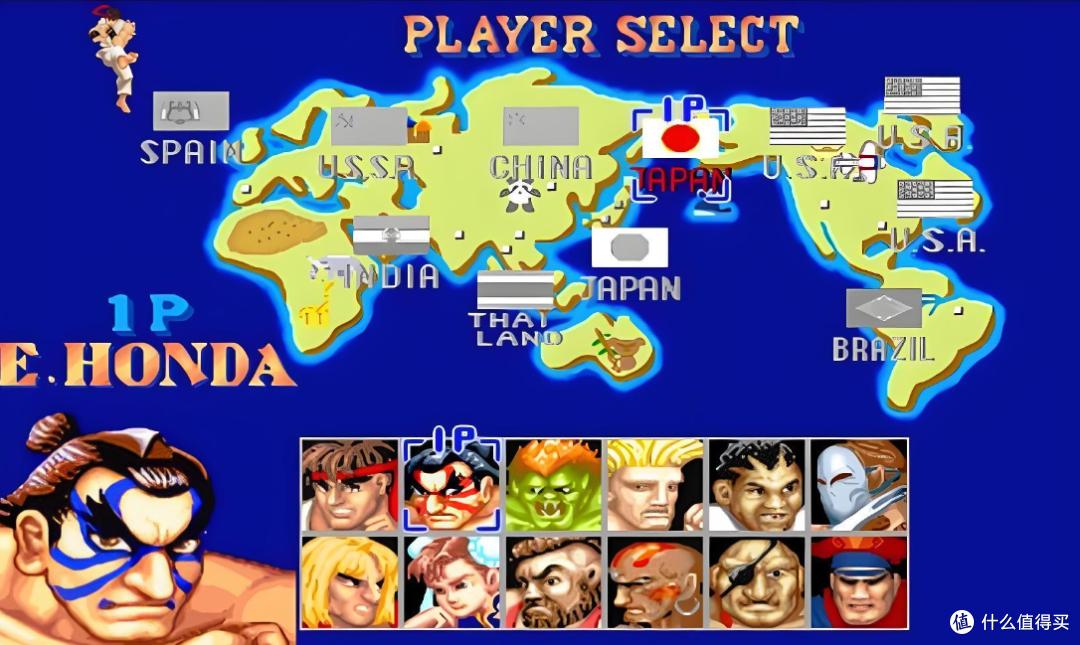Screen dimensions: 1080x645
Task: Click the India flag marker
Action: 391,235
